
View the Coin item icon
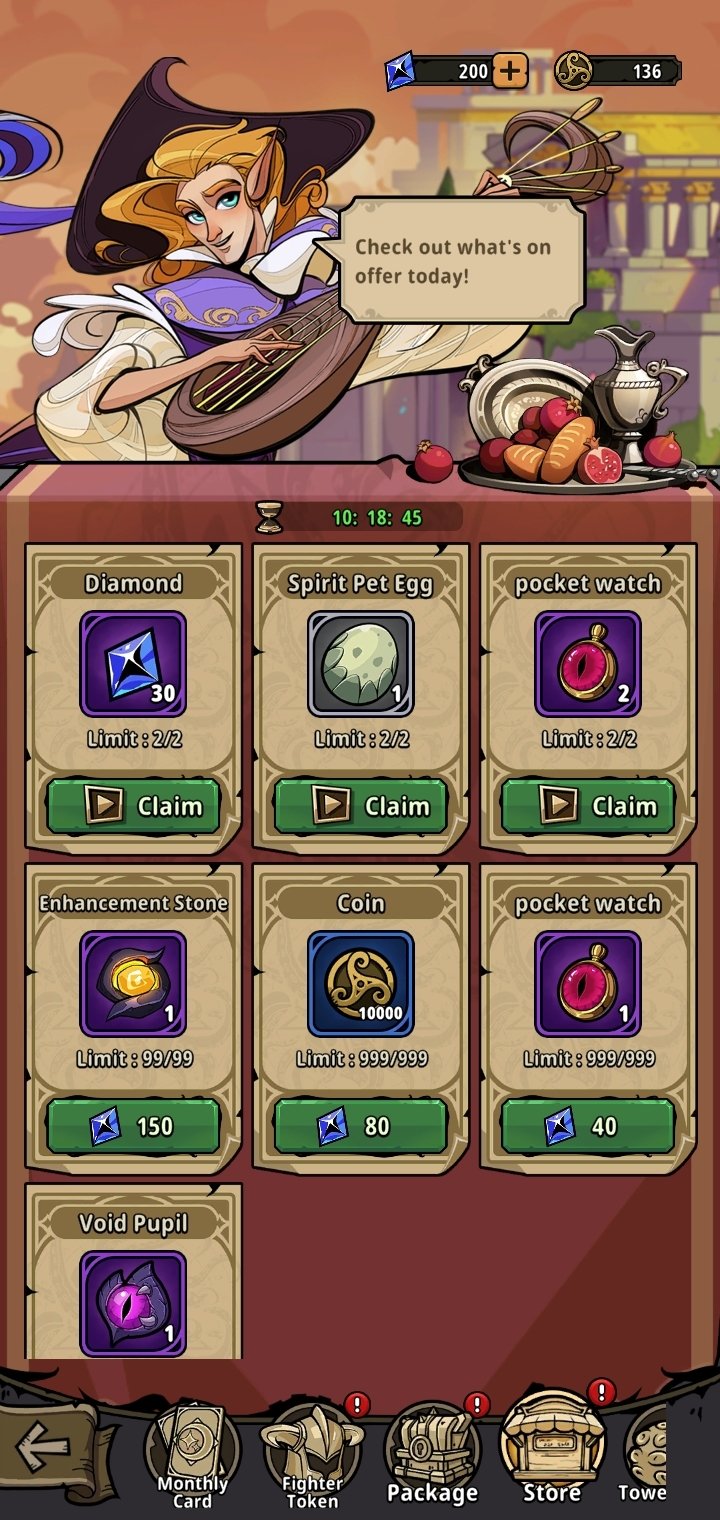pyautogui.click(x=360, y=984)
